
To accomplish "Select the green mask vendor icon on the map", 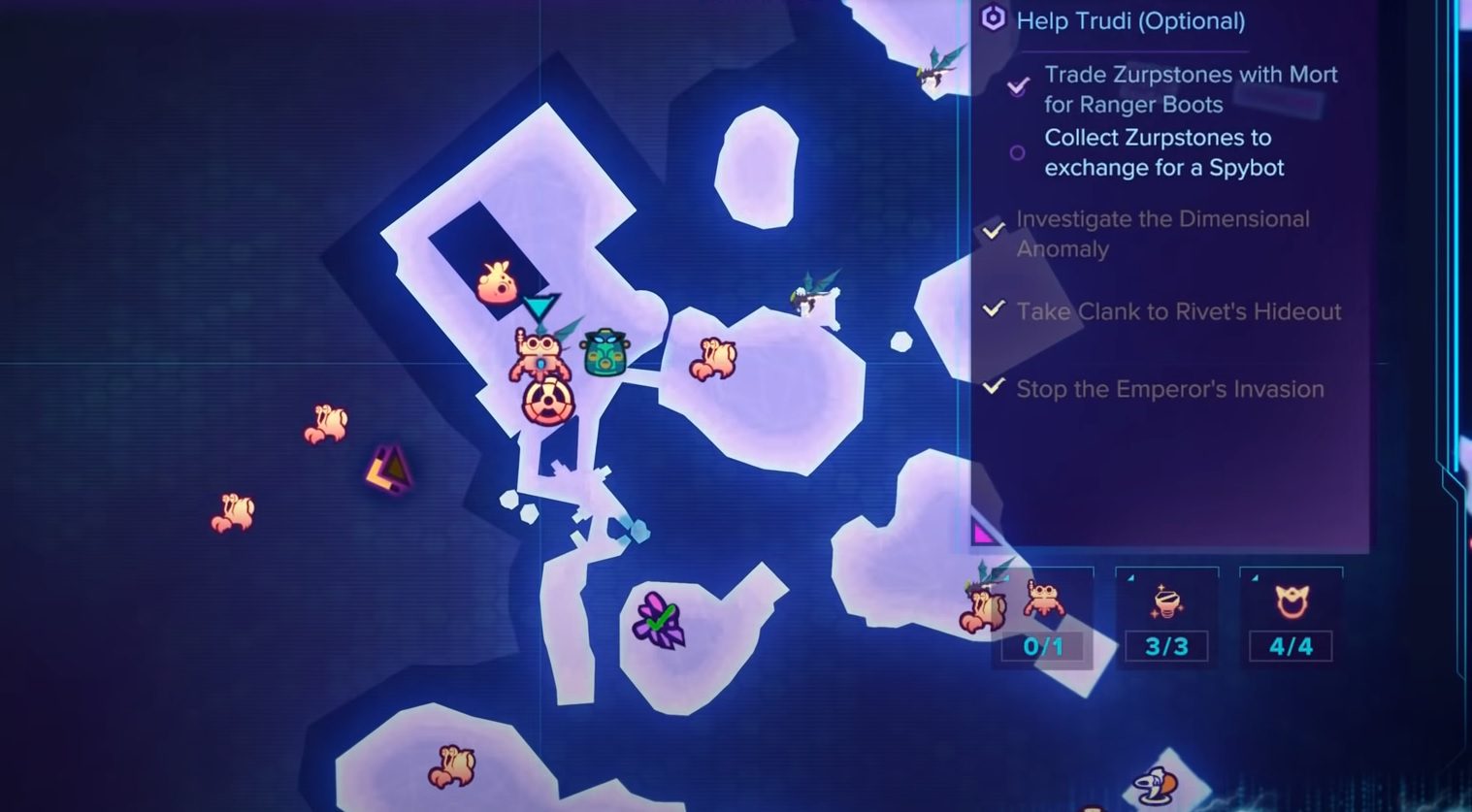I will 605,353.
